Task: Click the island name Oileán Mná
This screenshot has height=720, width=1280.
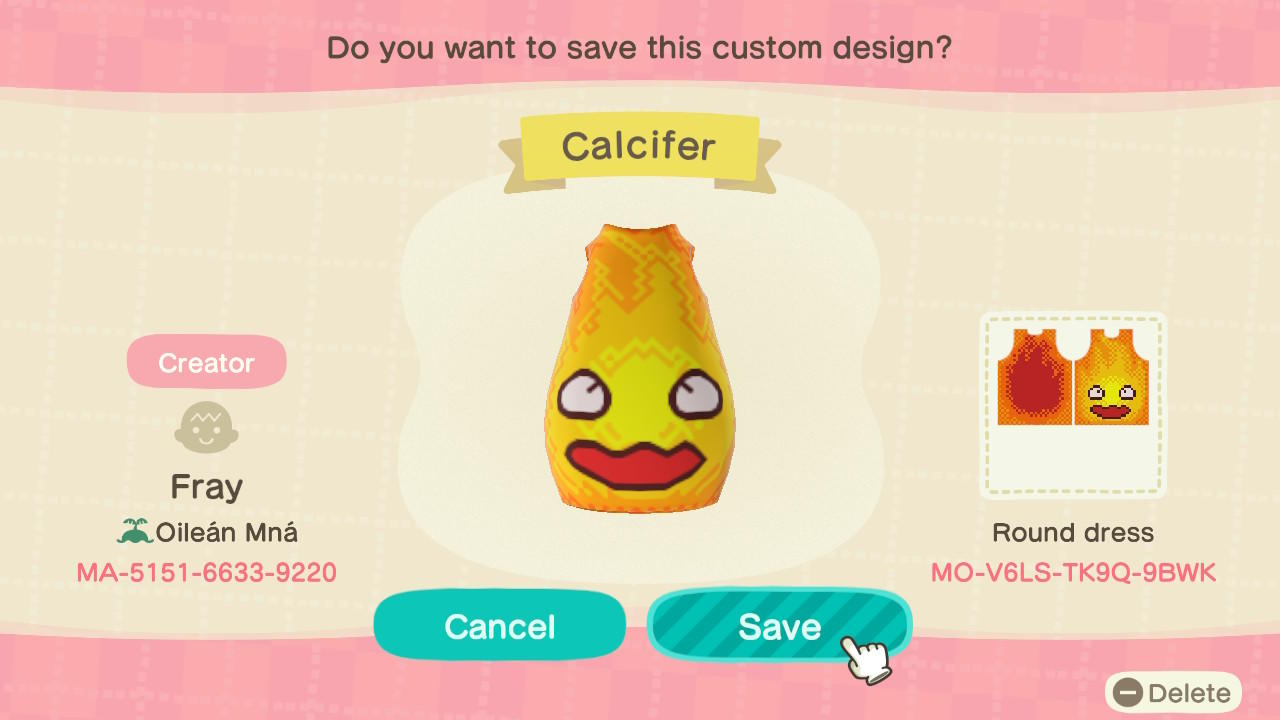Action: (224, 533)
